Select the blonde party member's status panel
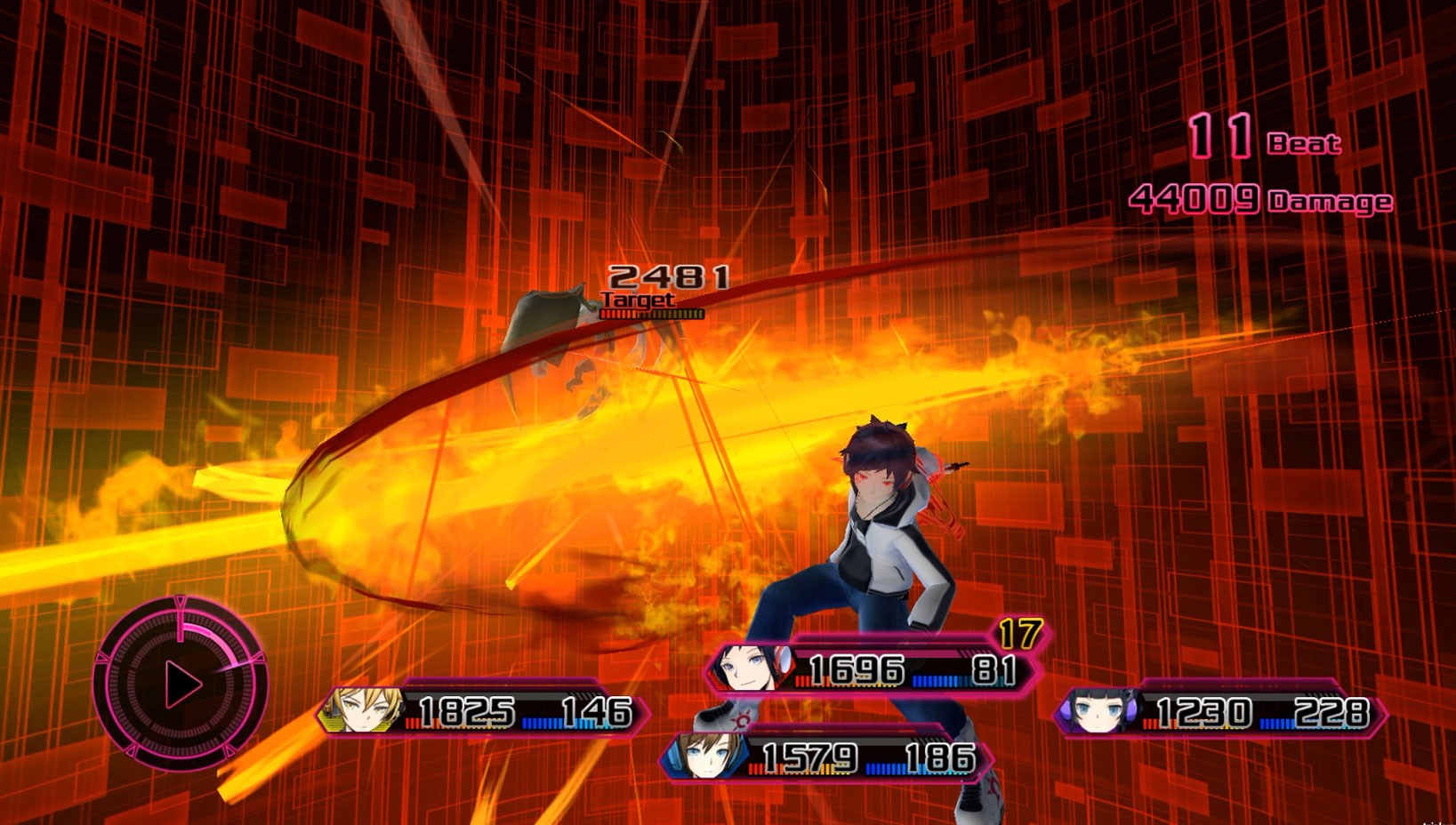The height and width of the screenshot is (825, 1456). [485, 711]
